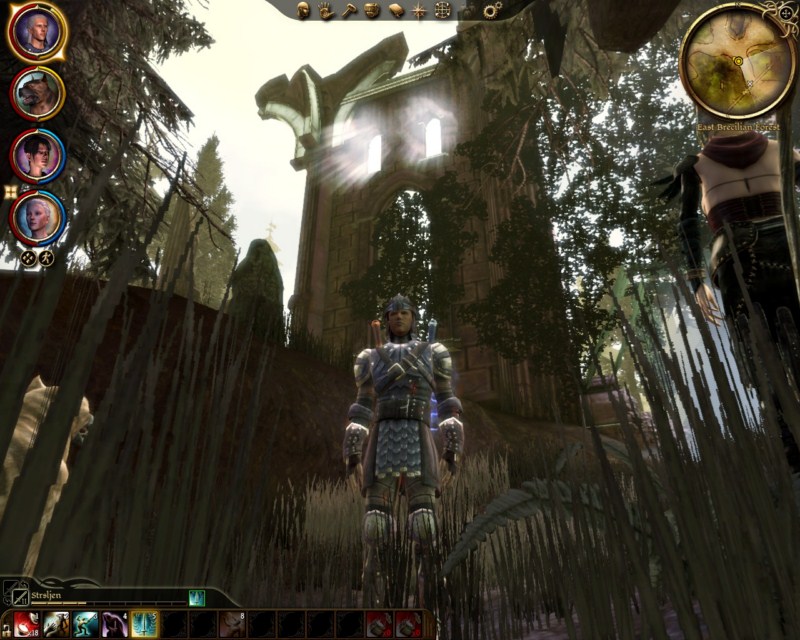Click the active effect icon above quickbar
The width and height of the screenshot is (800, 640).
pyautogui.click(x=196, y=597)
